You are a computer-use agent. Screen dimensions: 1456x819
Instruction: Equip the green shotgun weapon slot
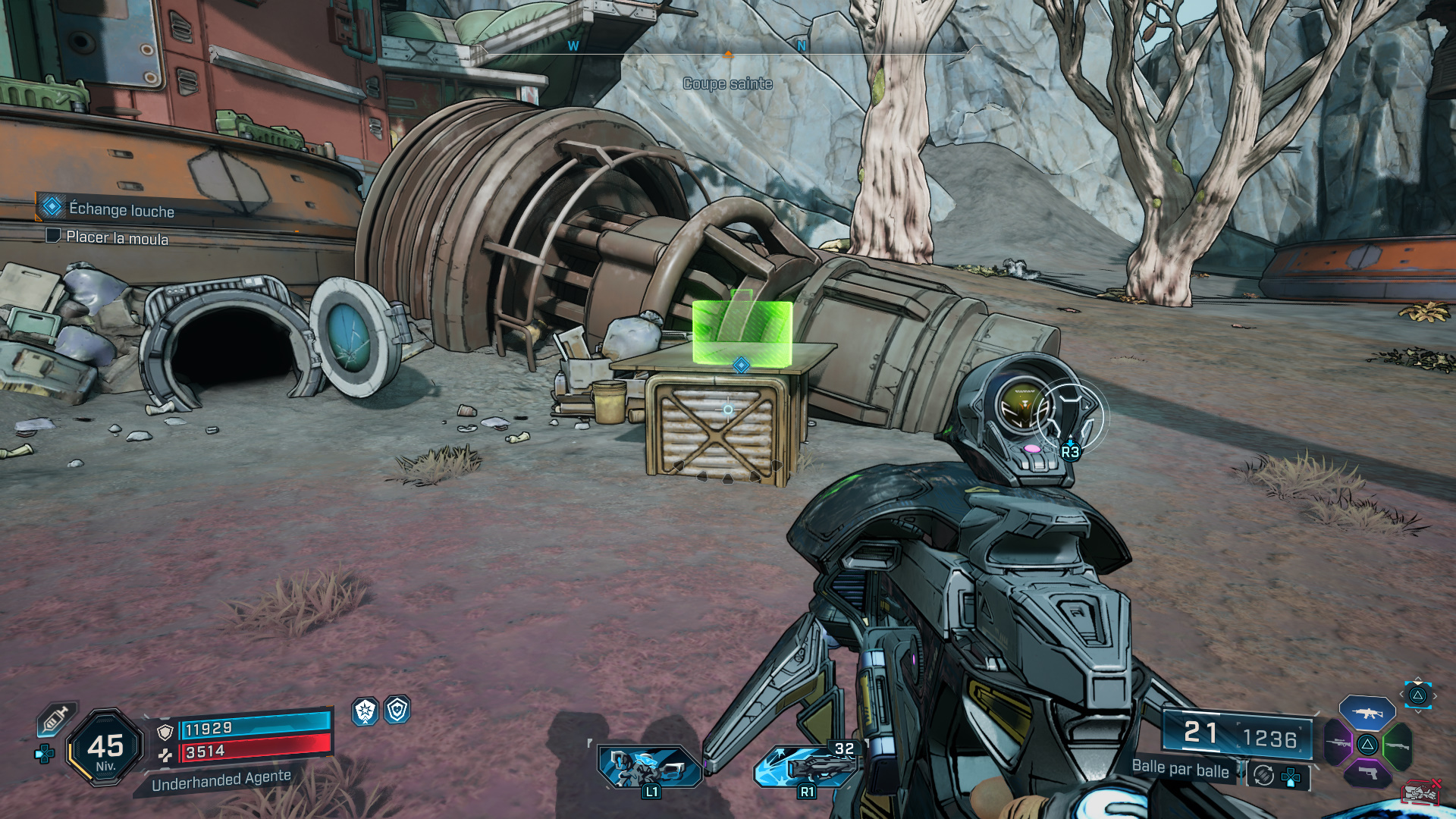[x=1397, y=745]
